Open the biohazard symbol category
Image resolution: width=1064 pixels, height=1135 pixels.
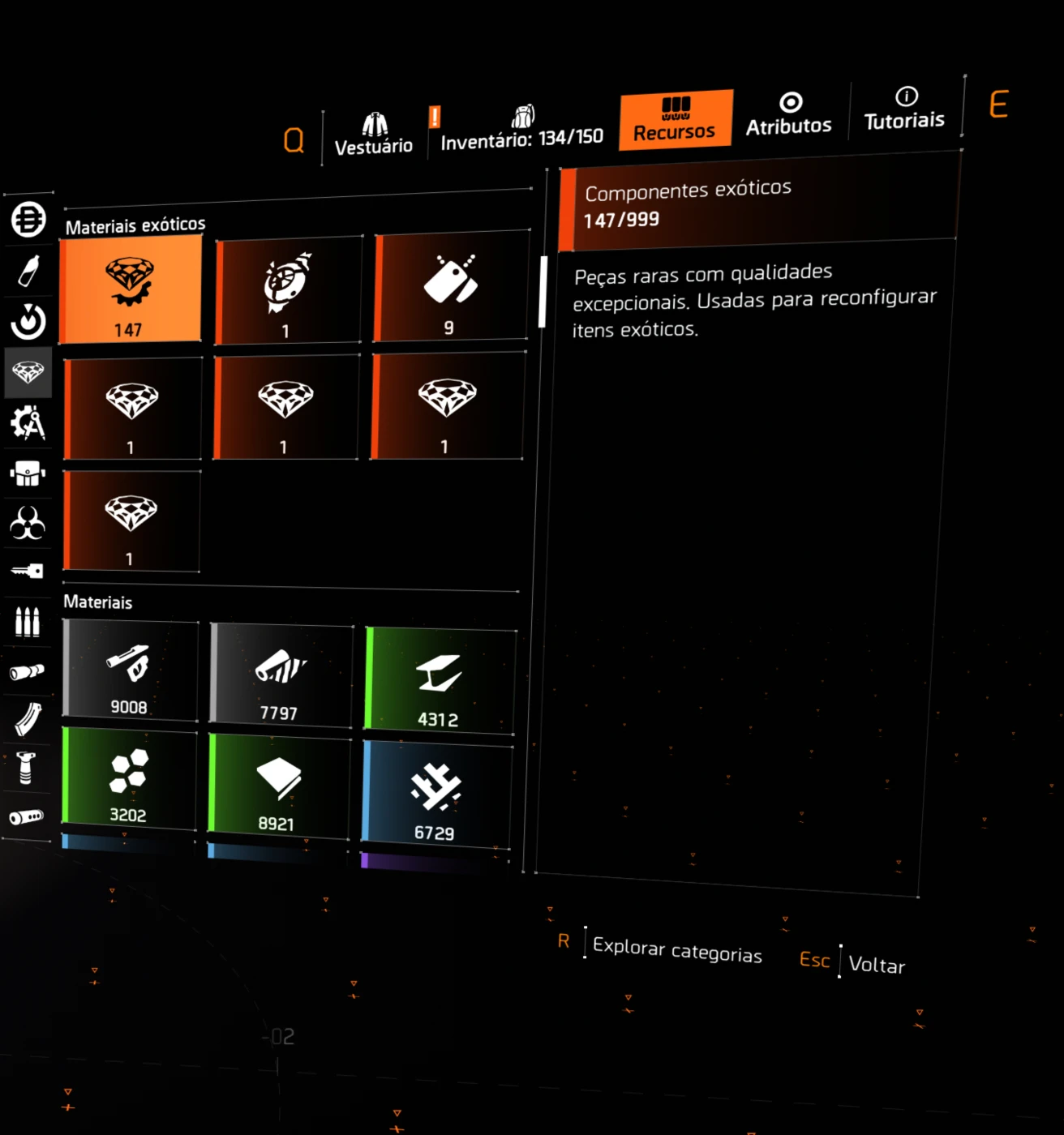pos(28,523)
